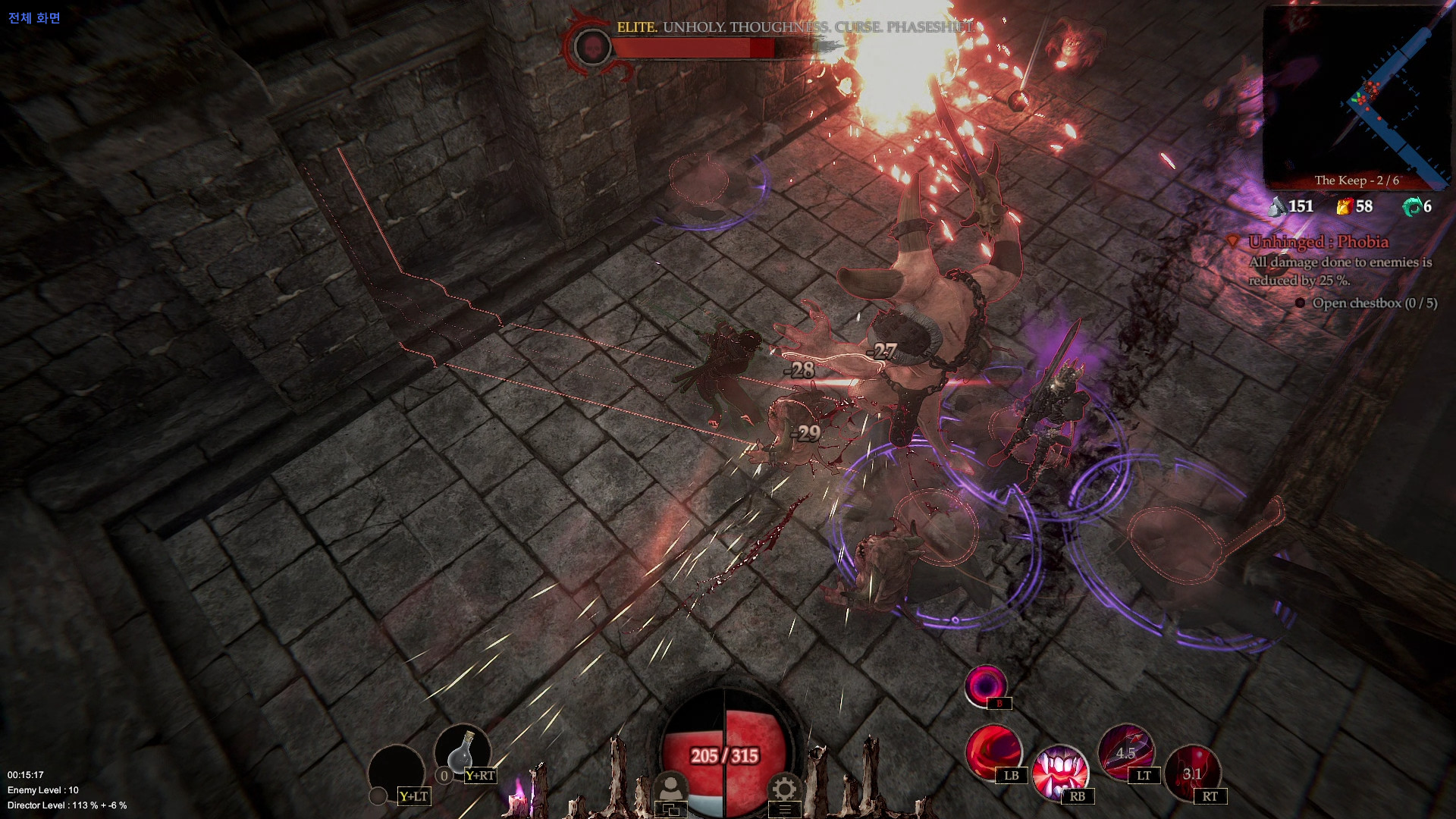Cast the RT blood spell showing 3.1

point(1193,771)
